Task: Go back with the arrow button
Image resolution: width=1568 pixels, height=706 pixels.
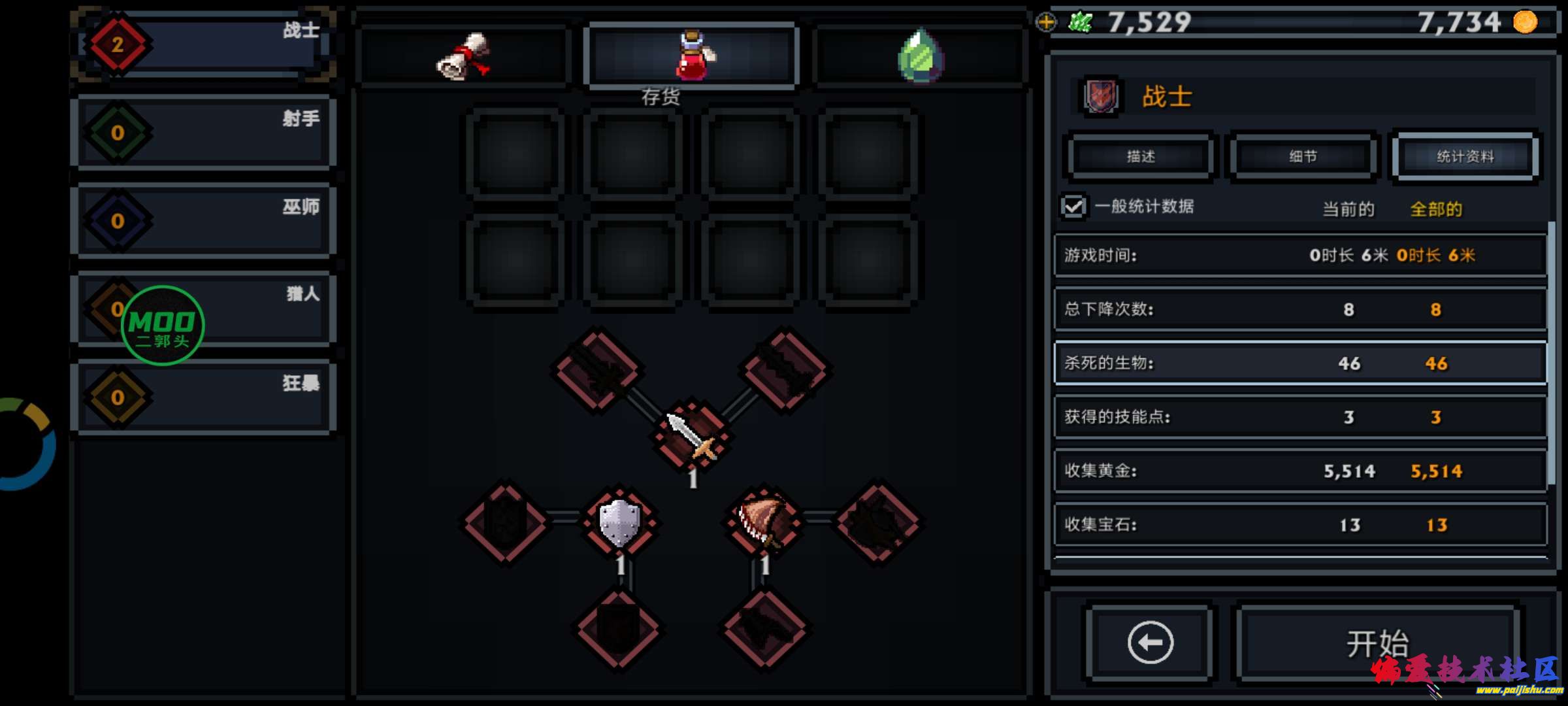Action: 1150,643
